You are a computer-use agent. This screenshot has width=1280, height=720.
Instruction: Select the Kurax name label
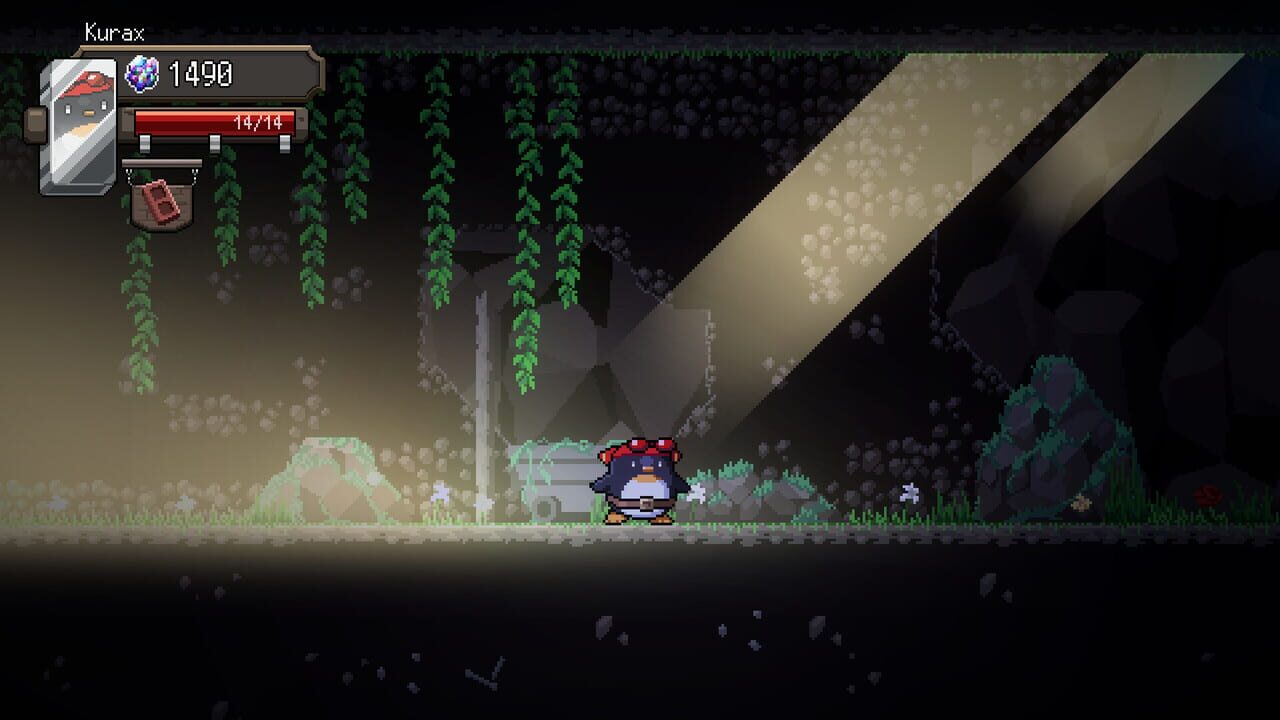pos(115,32)
